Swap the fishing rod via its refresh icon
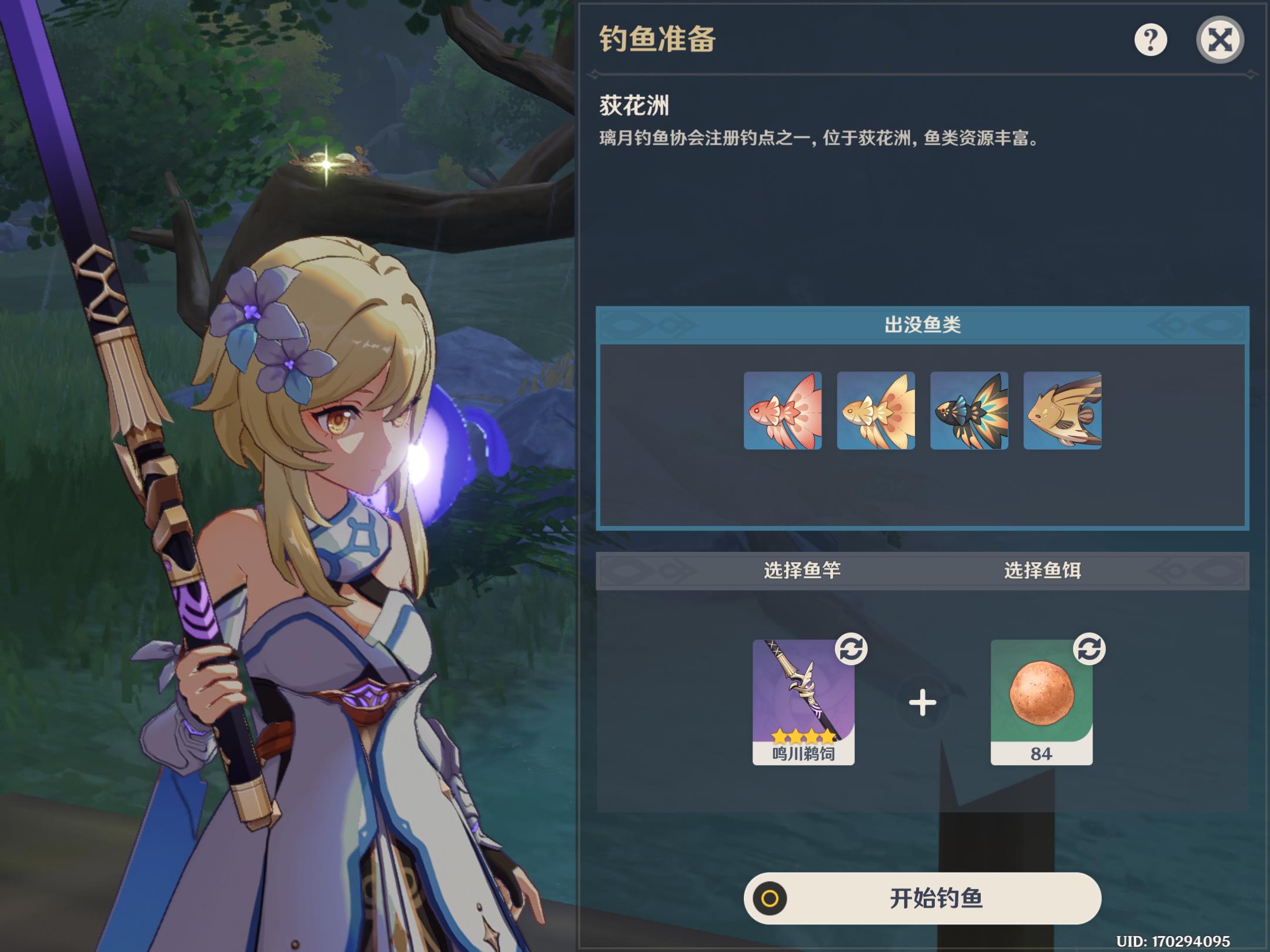Image resolution: width=1270 pixels, height=952 pixels. tap(851, 649)
